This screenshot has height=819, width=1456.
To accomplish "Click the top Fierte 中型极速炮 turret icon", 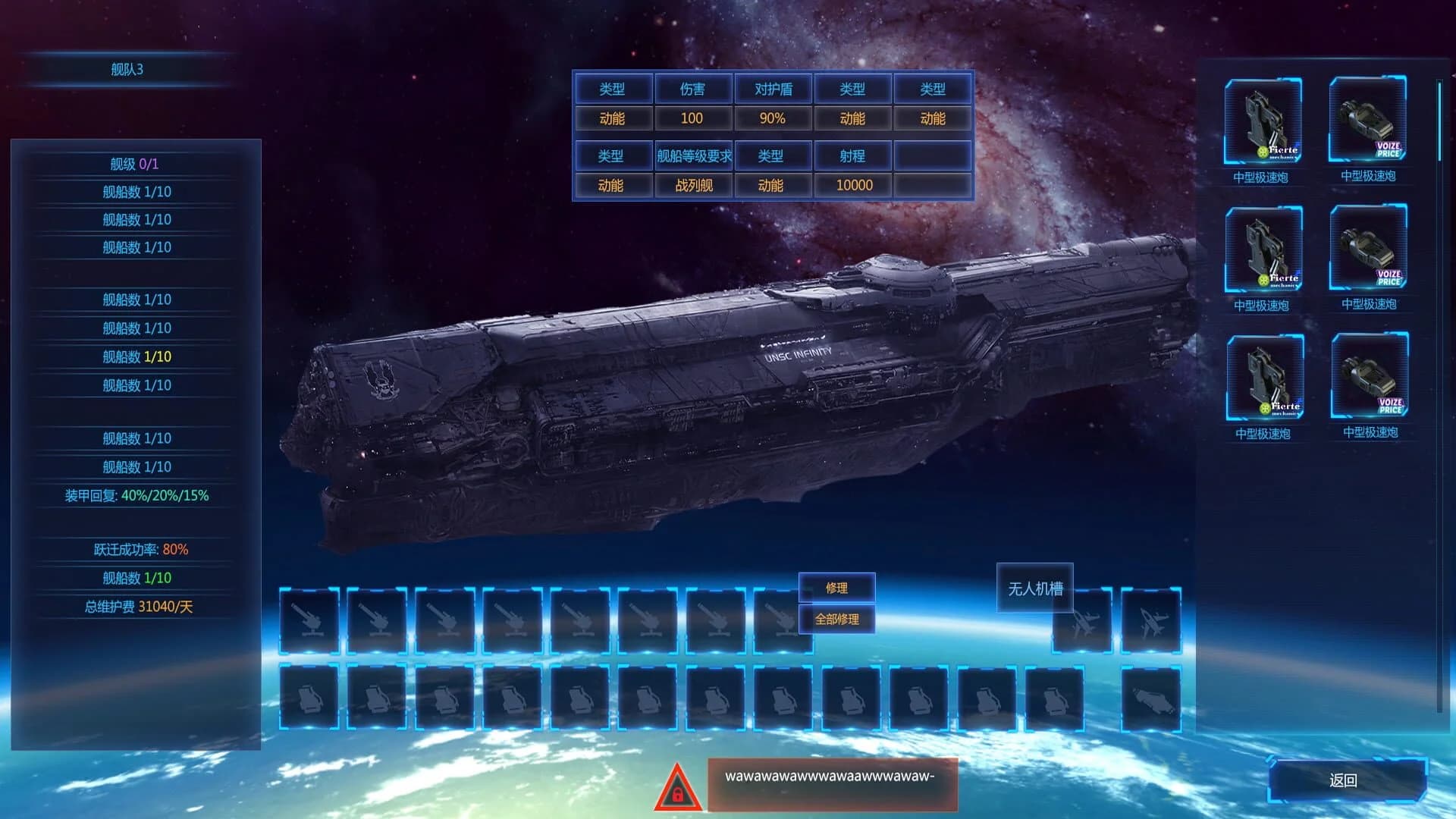I will (1263, 121).
